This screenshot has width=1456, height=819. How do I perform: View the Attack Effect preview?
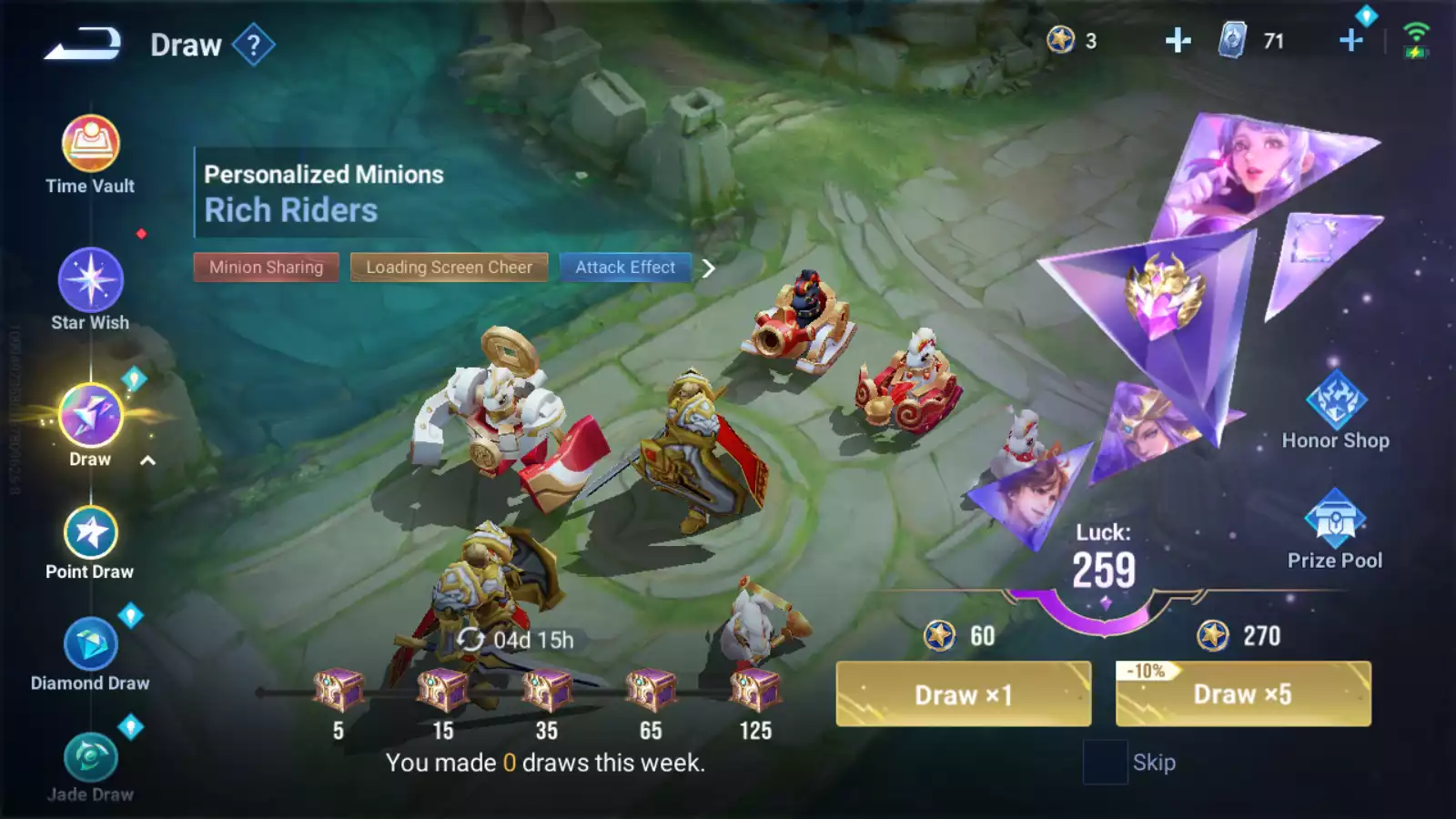point(625,268)
